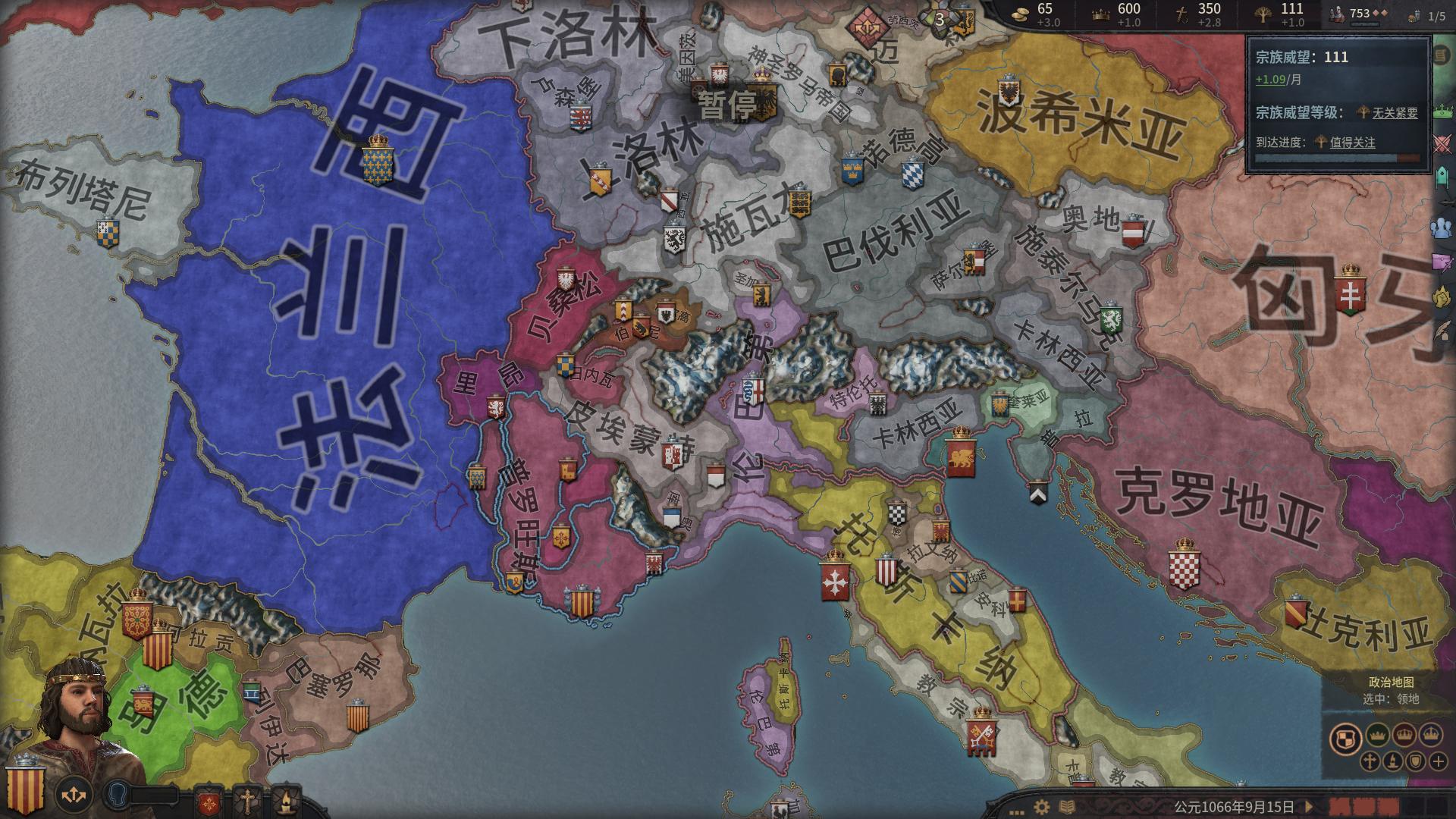Switch to the green crown map mode
This screenshot has width=1456, height=819.
click(x=1377, y=734)
